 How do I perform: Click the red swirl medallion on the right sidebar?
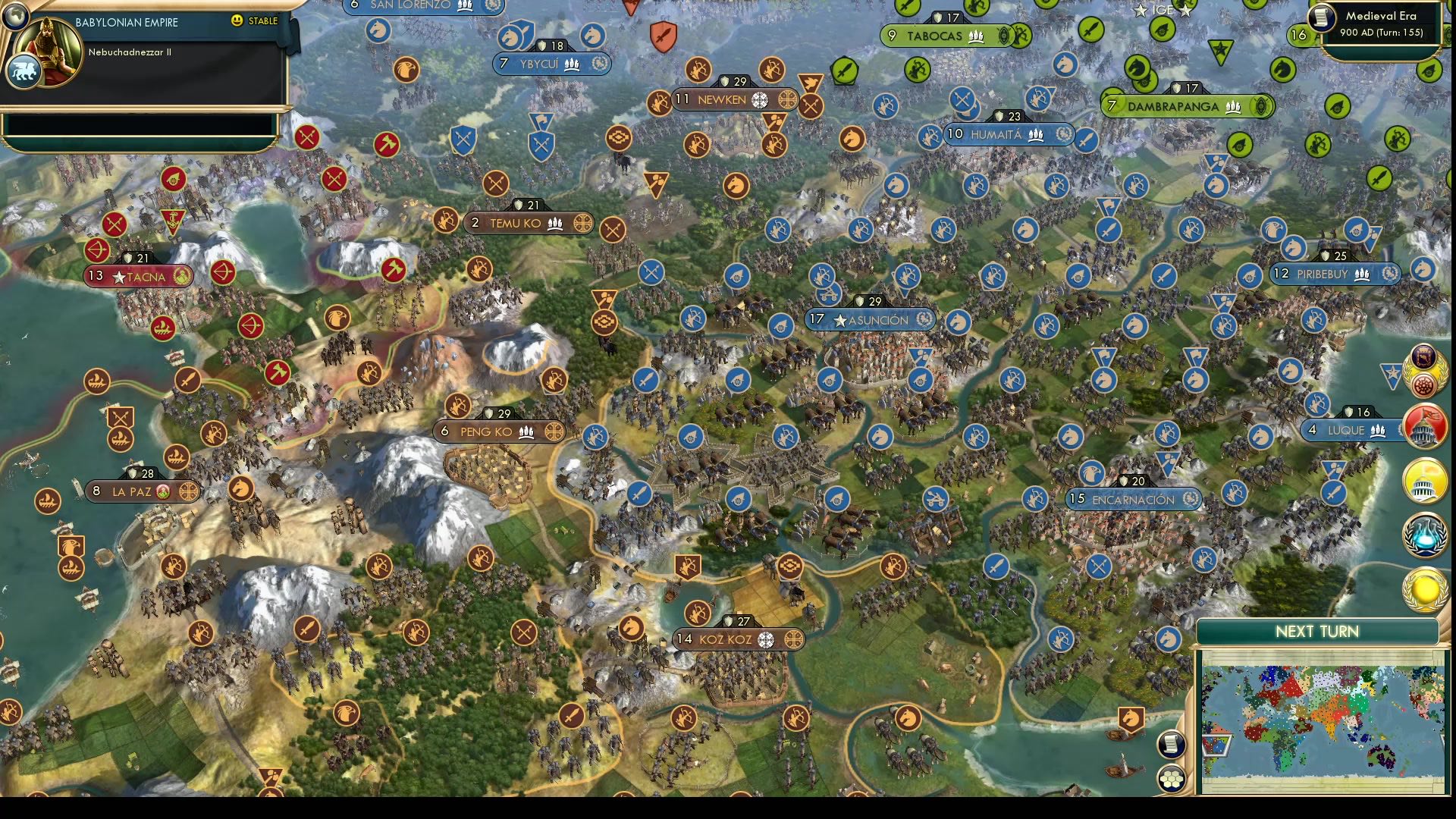coord(1423,383)
